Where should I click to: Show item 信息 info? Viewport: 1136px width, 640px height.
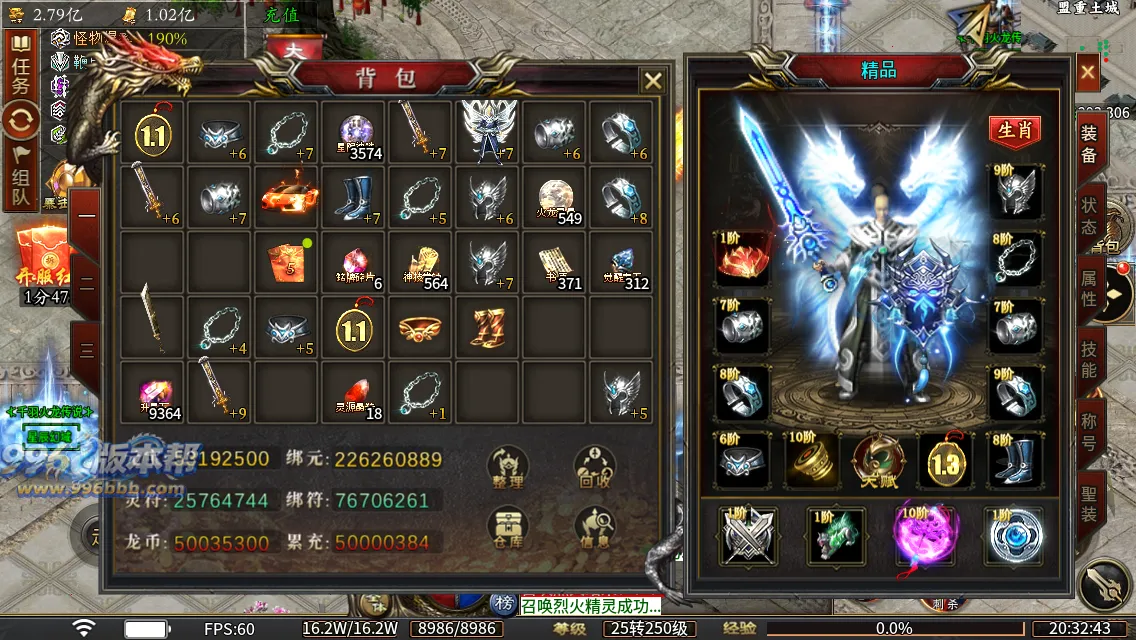click(594, 527)
